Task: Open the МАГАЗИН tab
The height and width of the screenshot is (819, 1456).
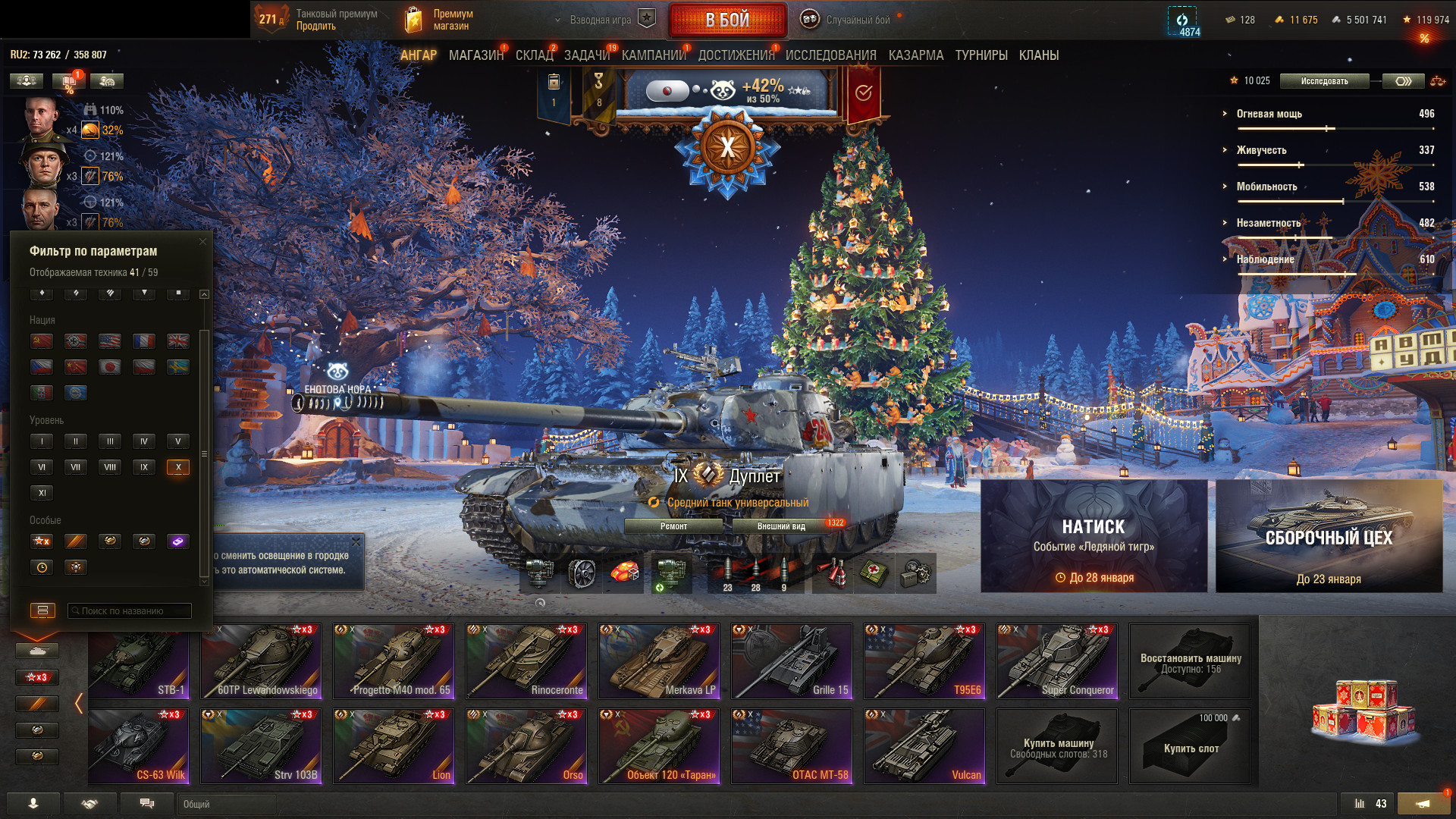Action: tap(475, 55)
